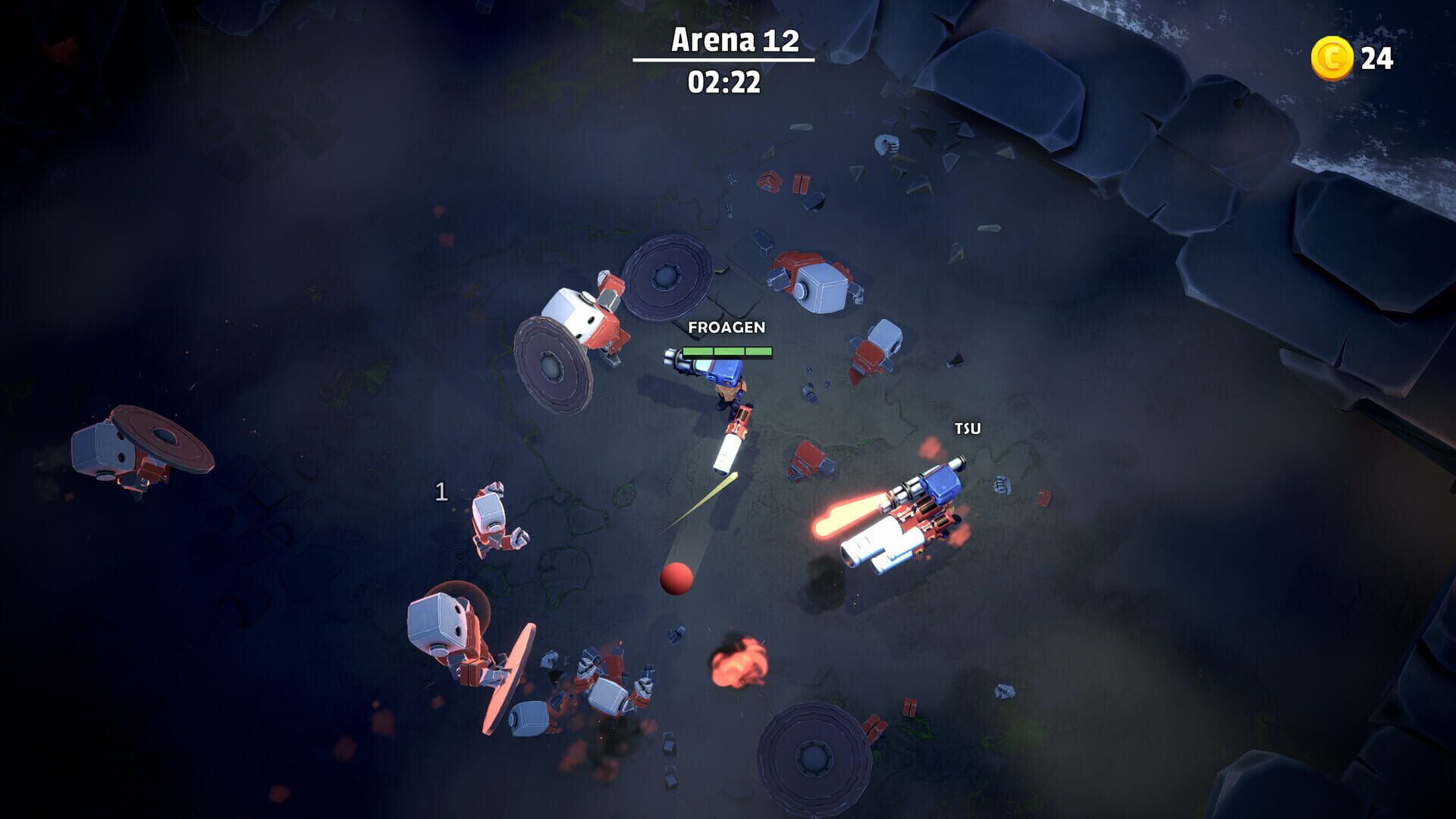Click the coin counter showing 24
The height and width of the screenshot is (819, 1456).
pyautogui.click(x=1376, y=55)
